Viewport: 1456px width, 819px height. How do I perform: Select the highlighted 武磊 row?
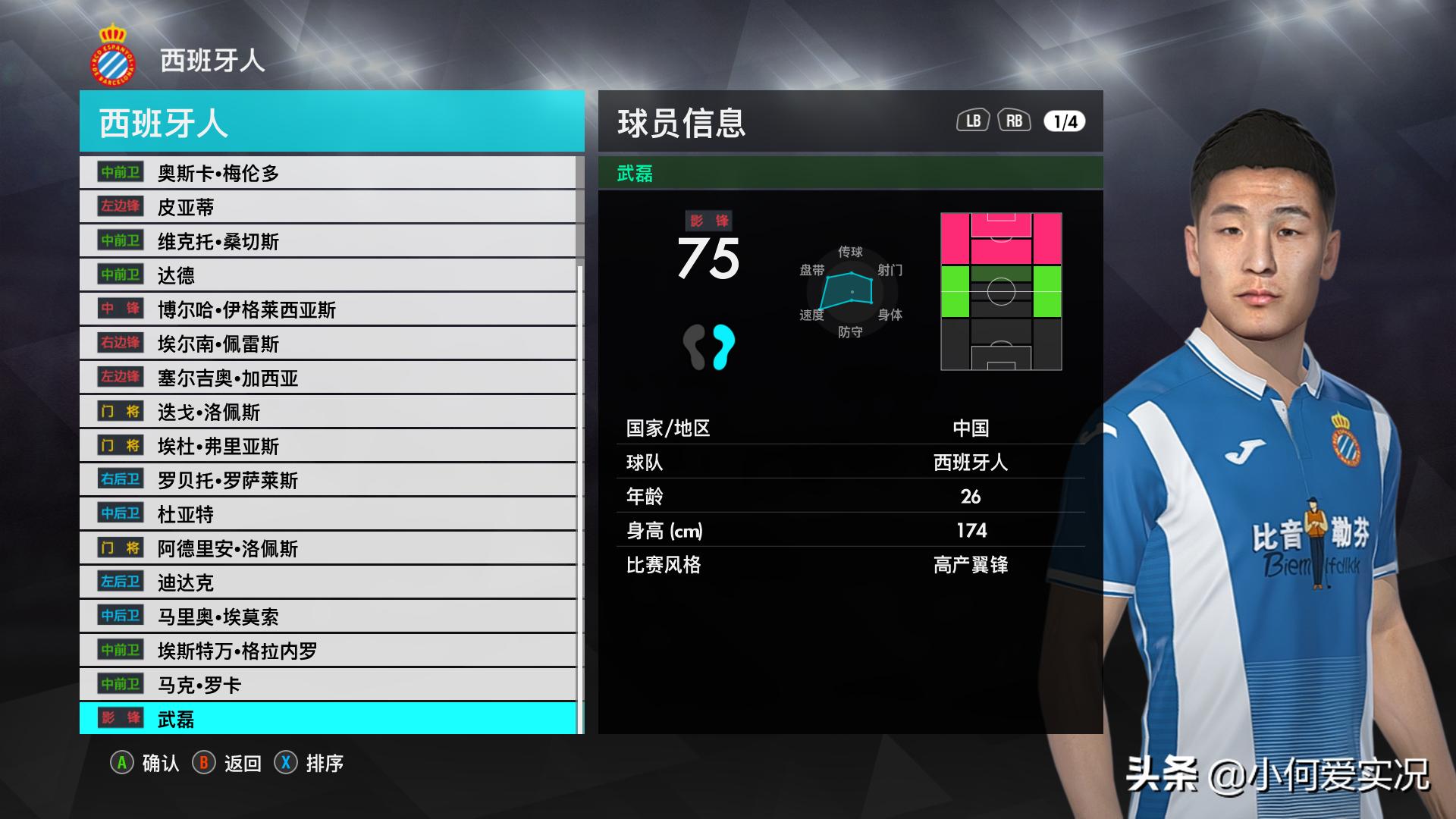click(x=328, y=719)
